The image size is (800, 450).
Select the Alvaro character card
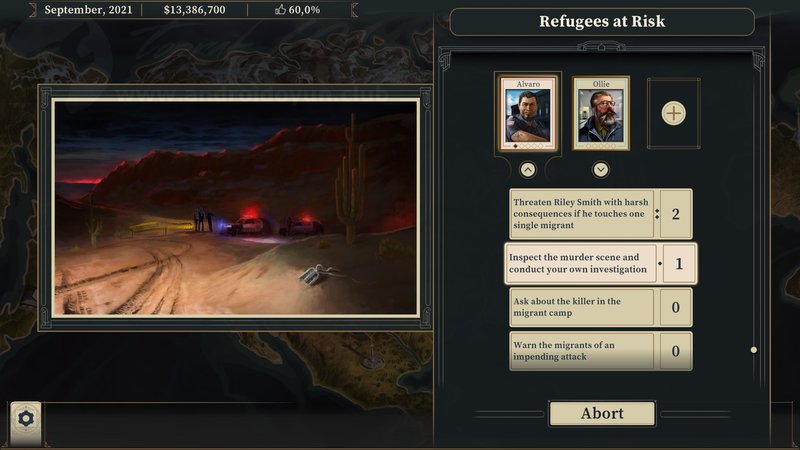527,113
